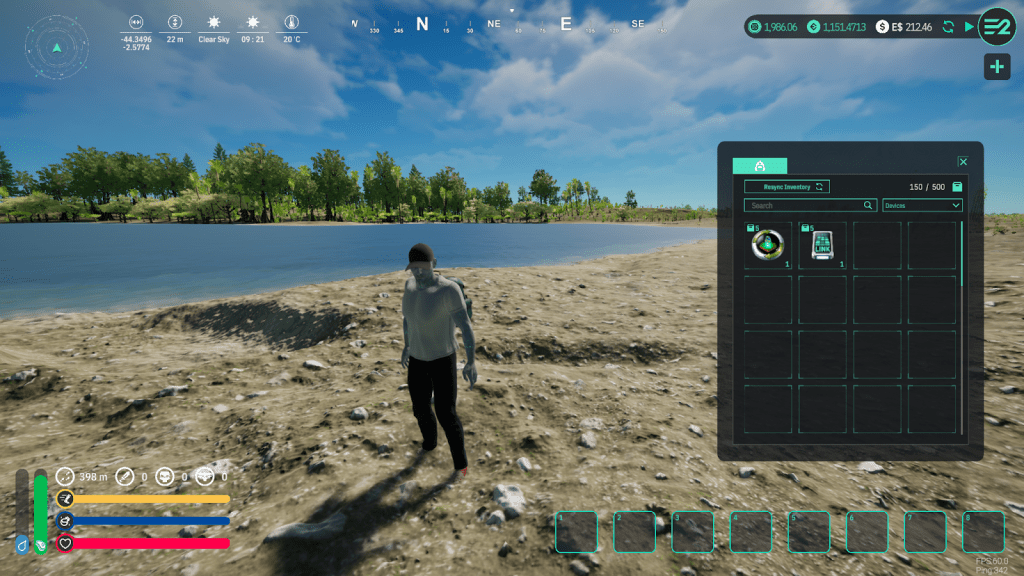The height and width of the screenshot is (576, 1024).
Task: Click the plus button below the E2 logo
Action: [996, 67]
